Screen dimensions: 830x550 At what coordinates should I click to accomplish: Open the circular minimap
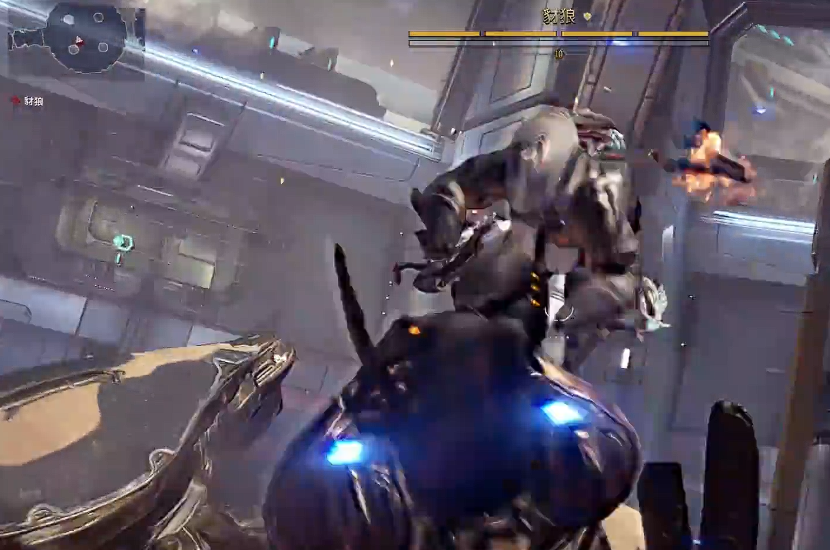tap(85, 38)
